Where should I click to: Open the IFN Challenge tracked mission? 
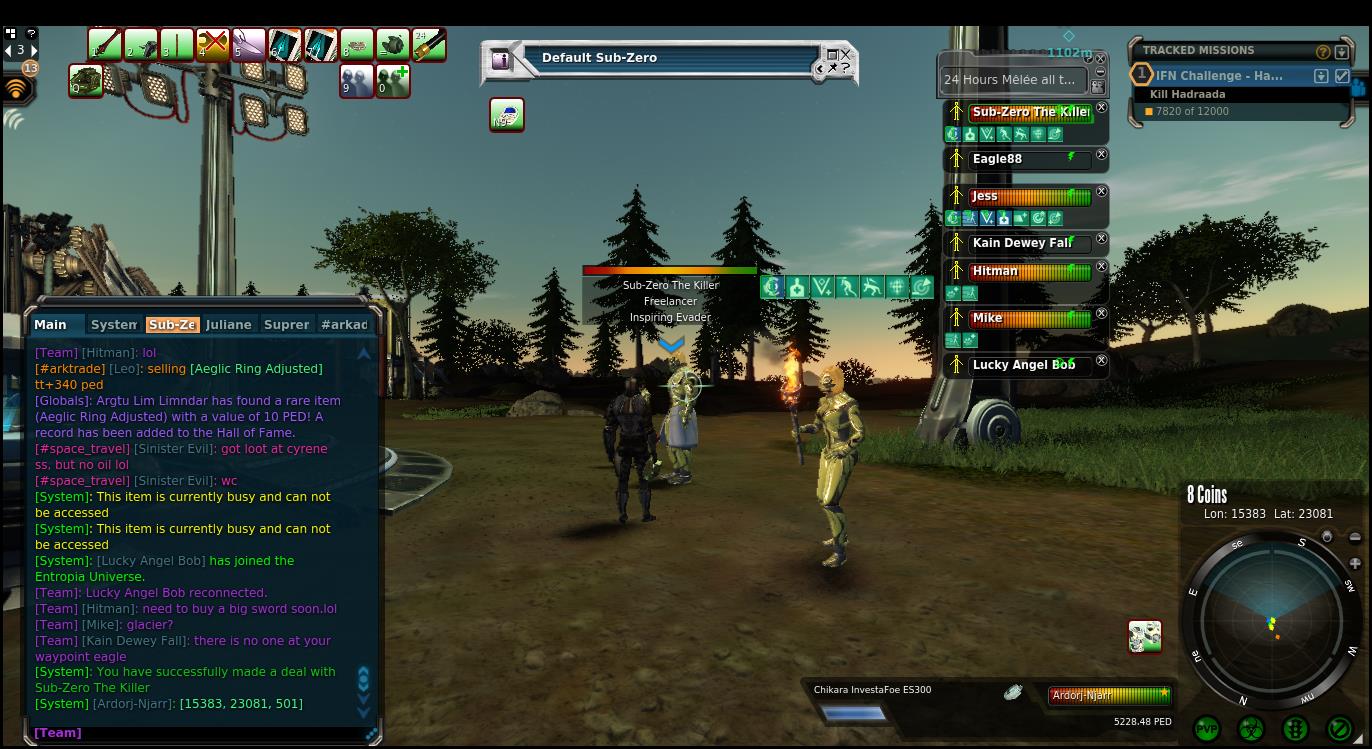tap(1219, 76)
